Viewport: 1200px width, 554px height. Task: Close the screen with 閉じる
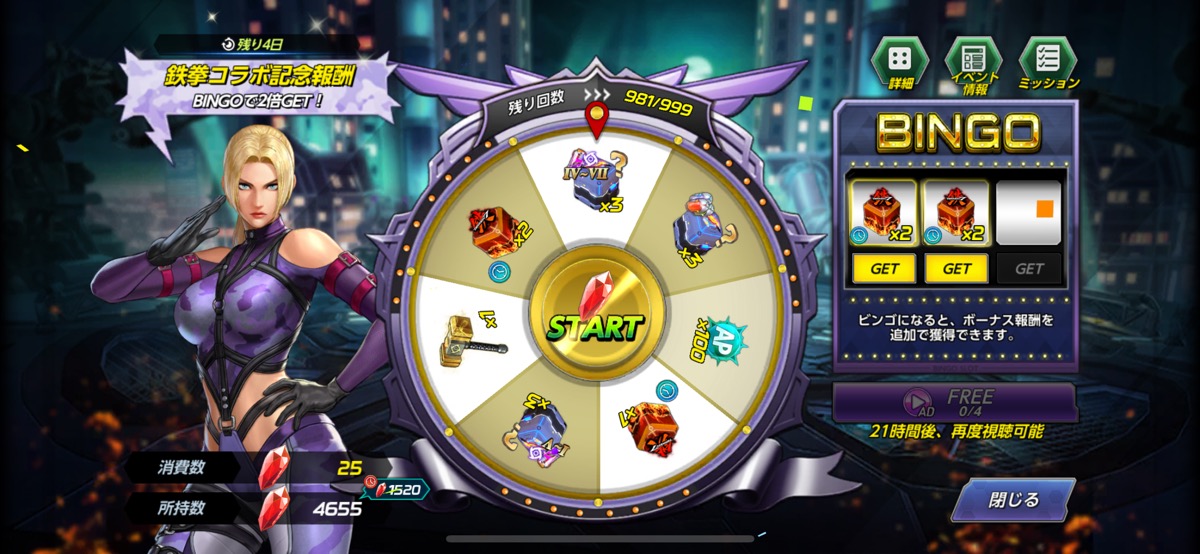click(1012, 500)
